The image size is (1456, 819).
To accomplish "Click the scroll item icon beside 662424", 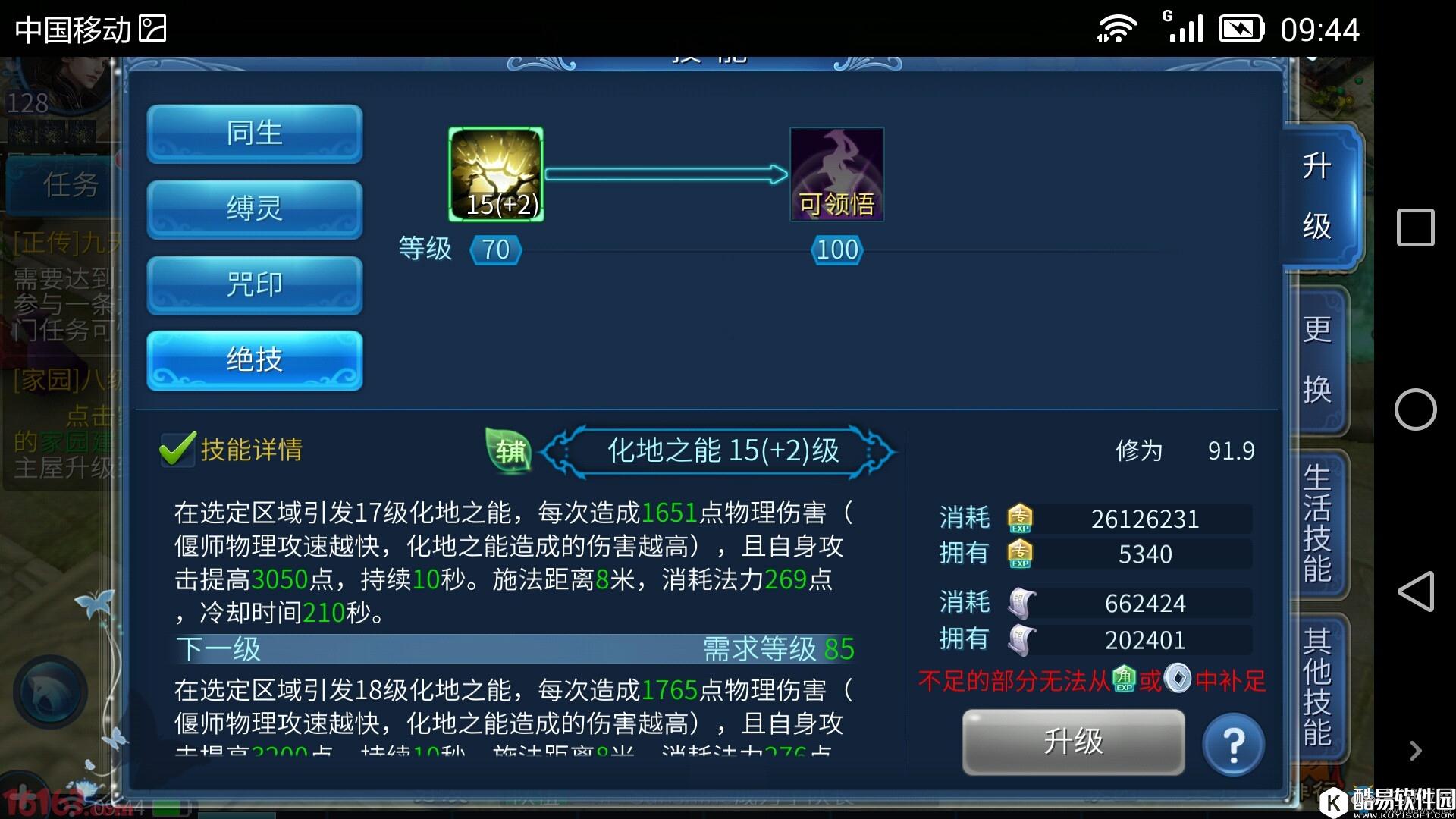I will coord(1022,603).
